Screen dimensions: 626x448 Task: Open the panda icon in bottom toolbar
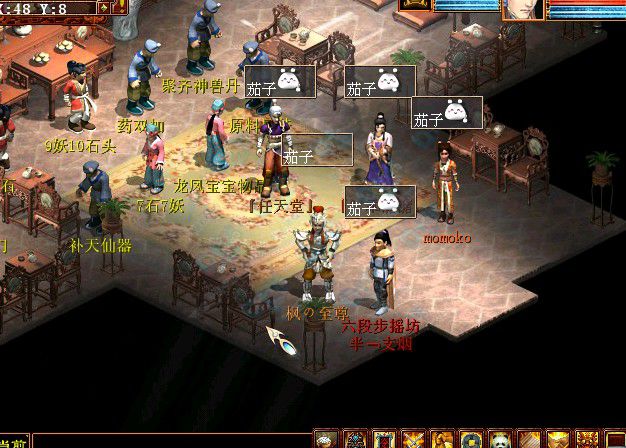[x=498, y=439]
